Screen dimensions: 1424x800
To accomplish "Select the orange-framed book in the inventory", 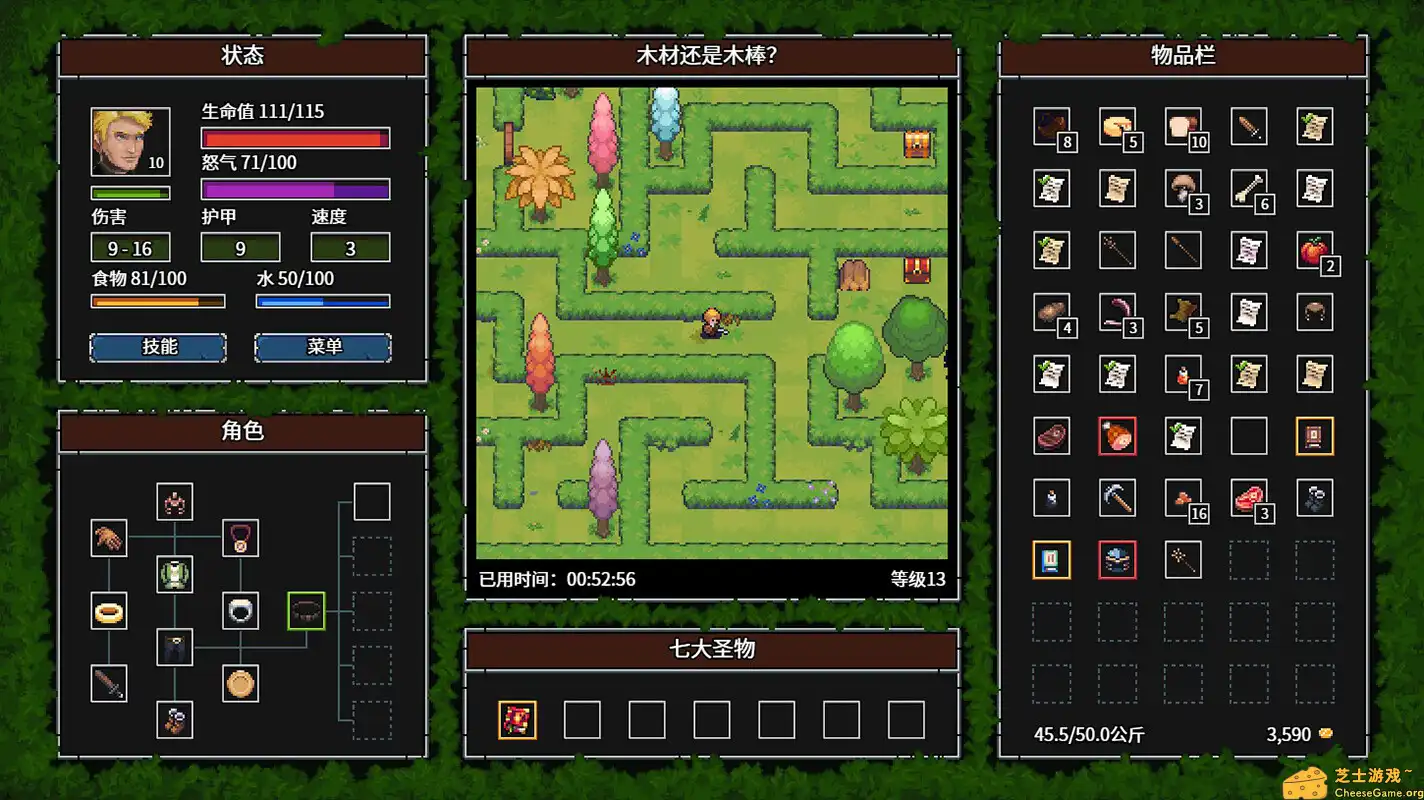I will [1051, 560].
